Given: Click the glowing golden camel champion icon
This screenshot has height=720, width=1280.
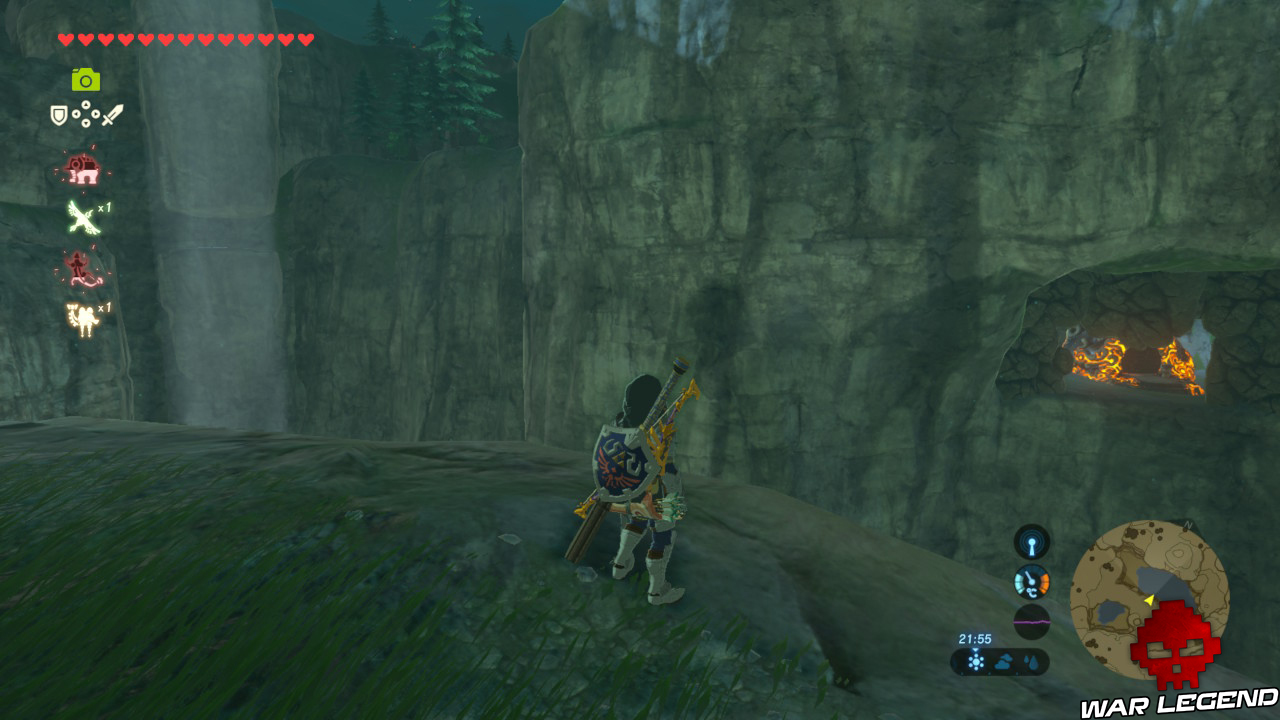Looking at the screenshot, I should pos(84,318).
